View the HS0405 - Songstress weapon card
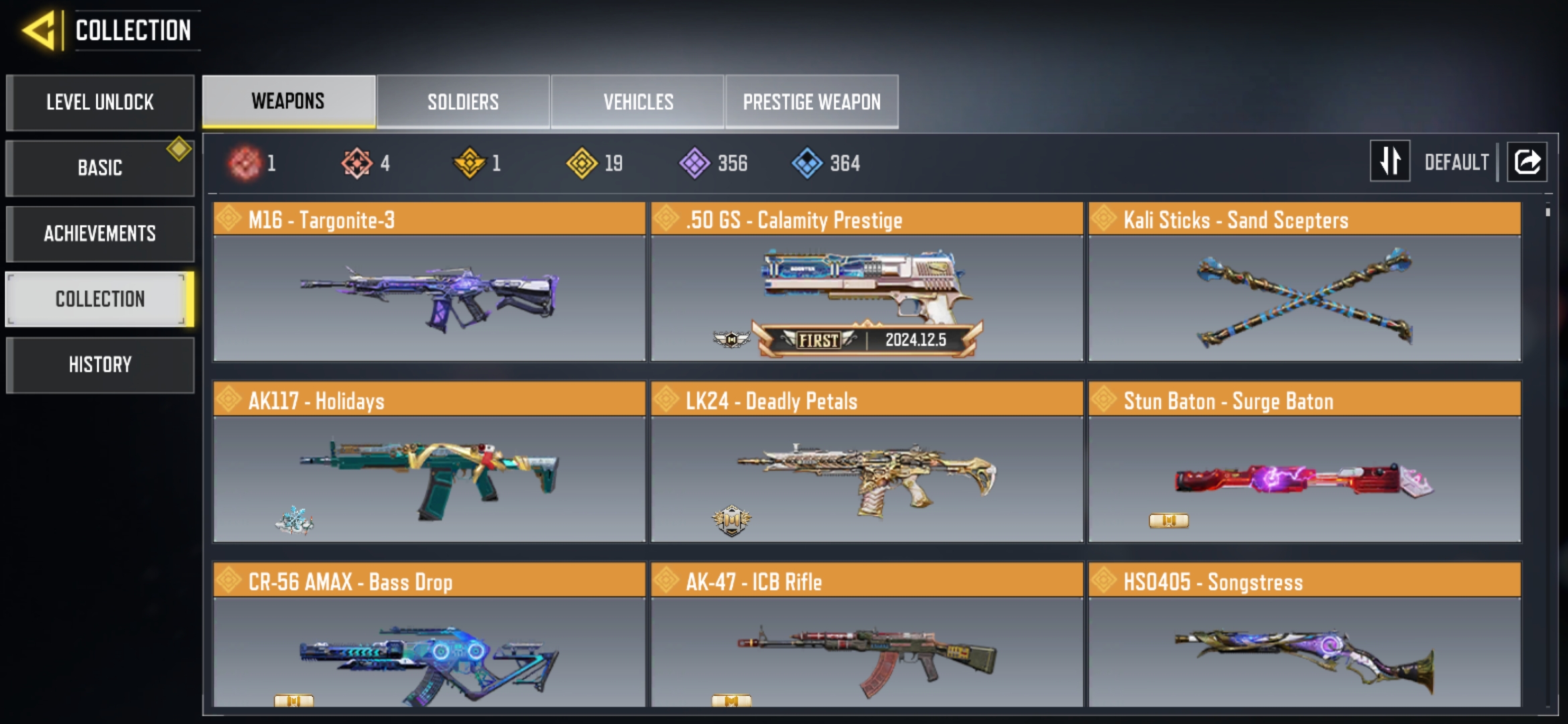Viewport: 1568px width, 724px height. click(x=1304, y=637)
